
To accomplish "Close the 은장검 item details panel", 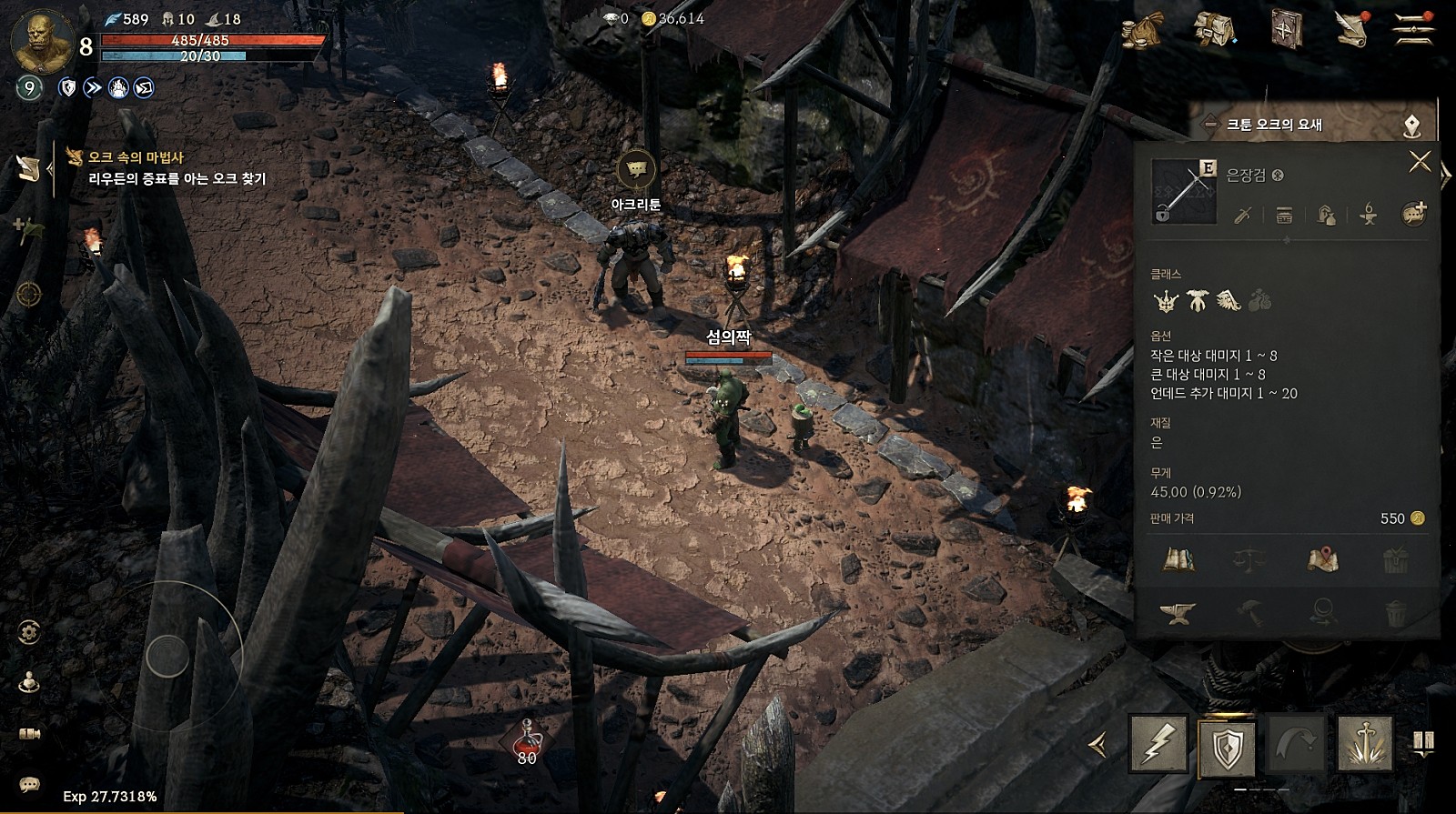I will (1420, 162).
